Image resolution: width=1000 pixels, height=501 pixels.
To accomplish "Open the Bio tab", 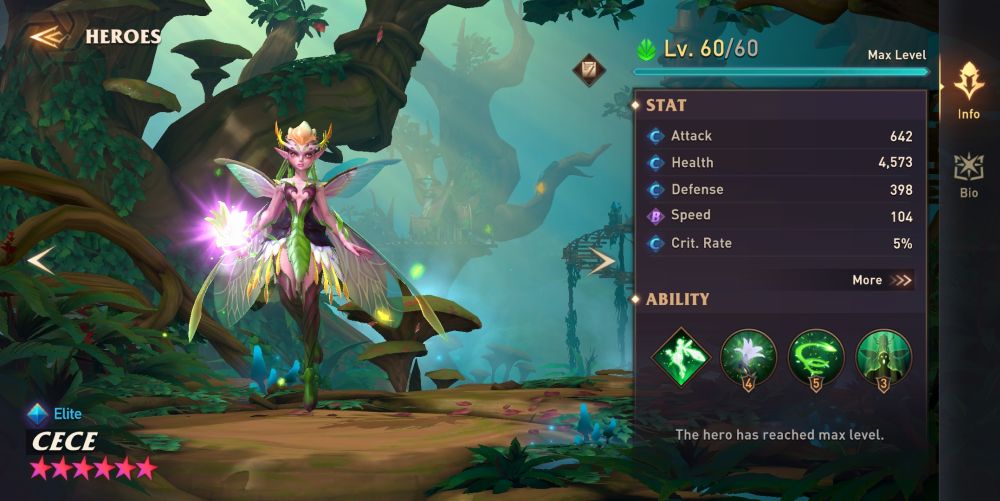I will click(x=968, y=175).
